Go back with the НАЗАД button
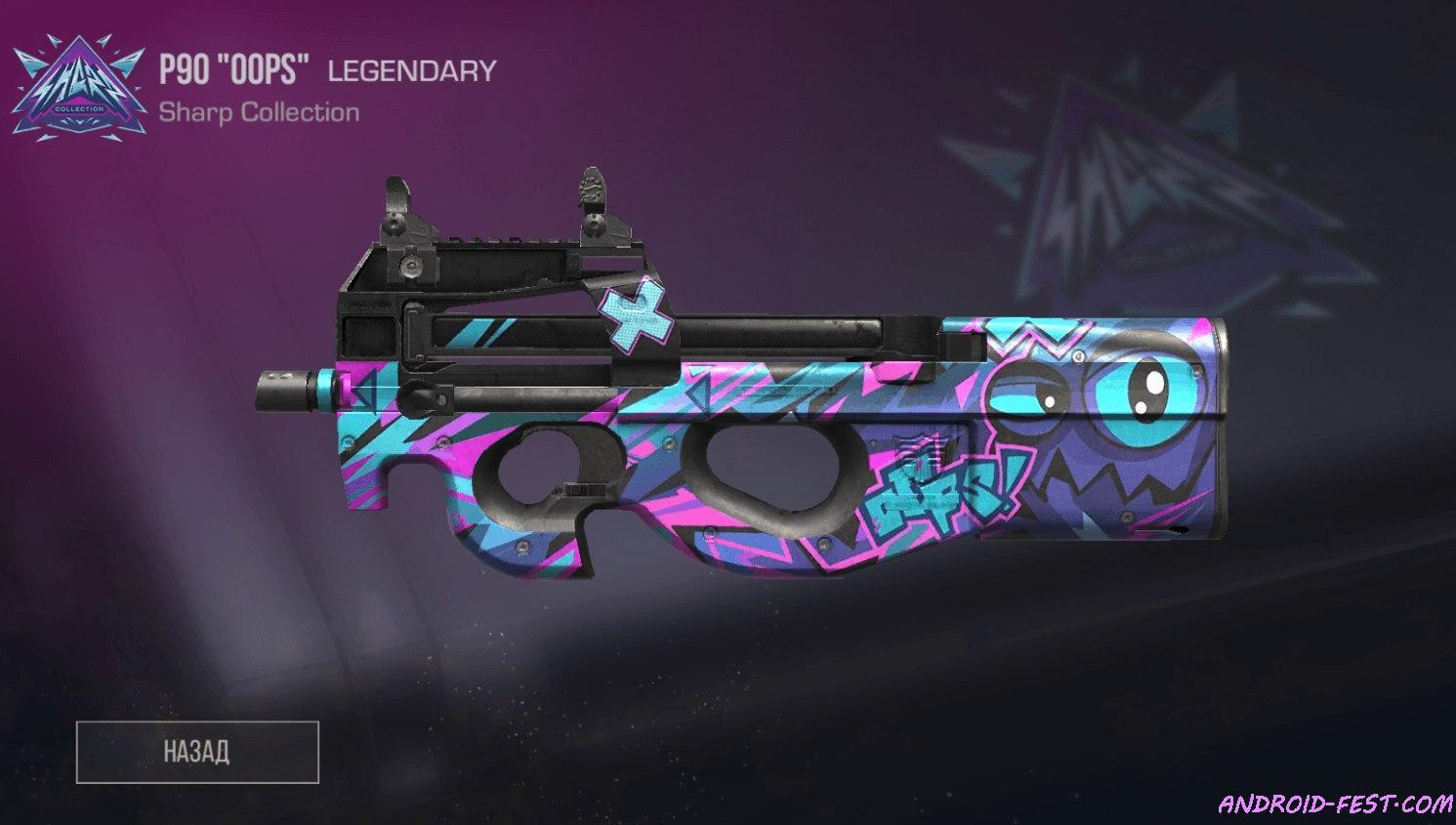Viewport: 1456px width, 825px height. (x=197, y=752)
